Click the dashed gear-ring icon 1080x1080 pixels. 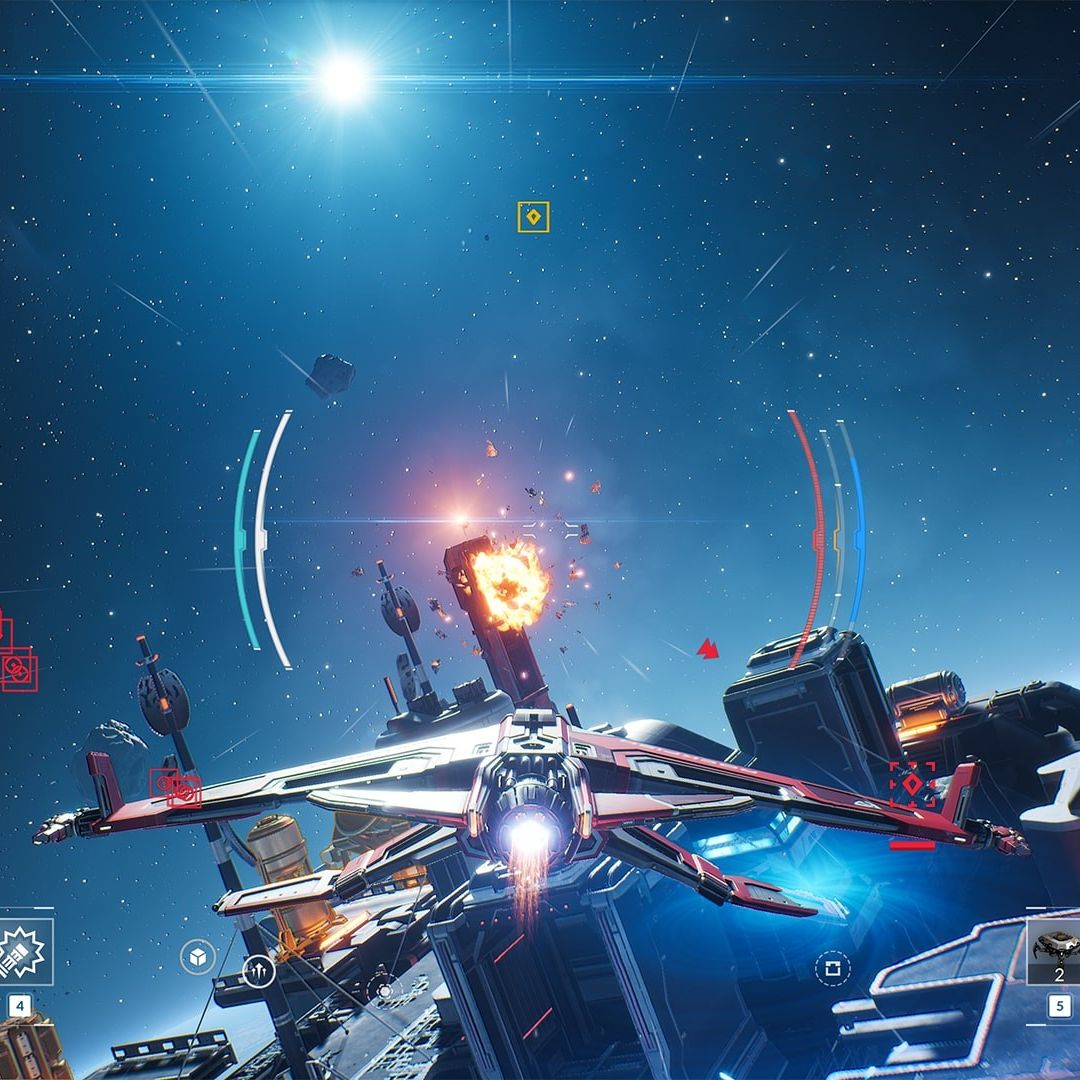384,991
